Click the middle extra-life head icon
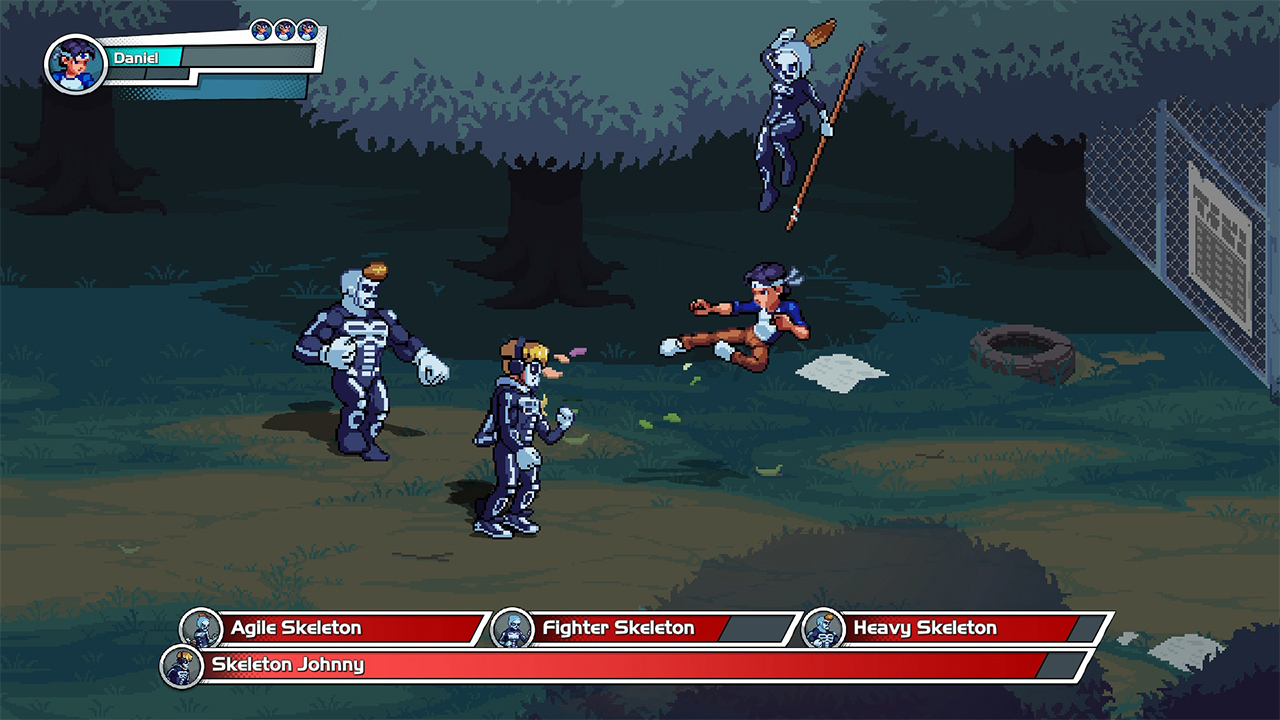 (283, 29)
